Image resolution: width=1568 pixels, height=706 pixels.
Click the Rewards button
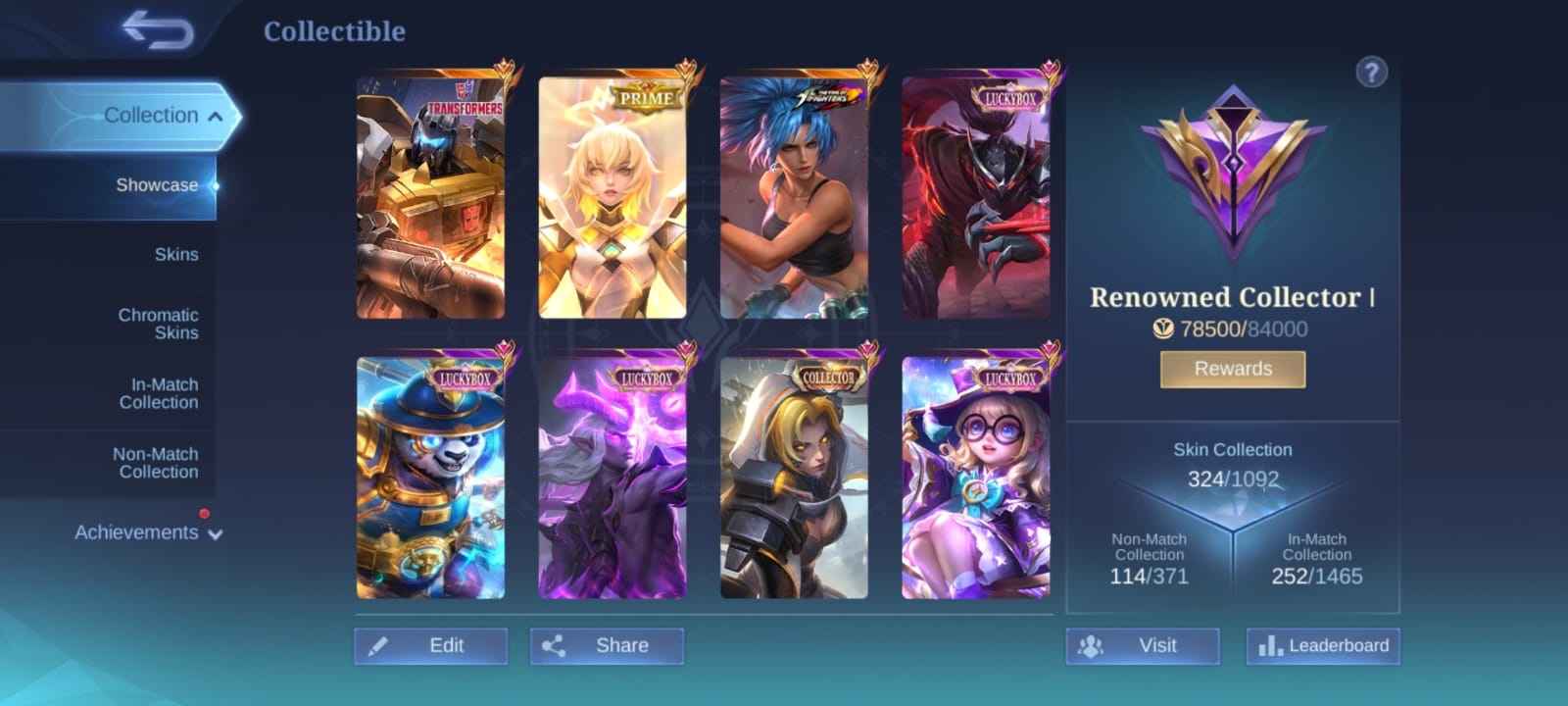pyautogui.click(x=1231, y=369)
